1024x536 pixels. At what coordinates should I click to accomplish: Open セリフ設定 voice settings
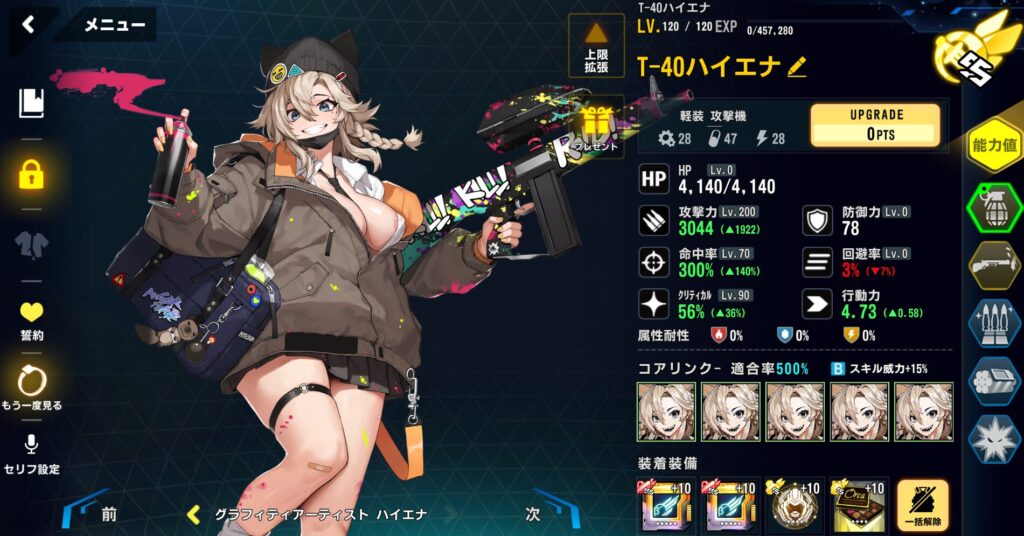tap(32, 454)
